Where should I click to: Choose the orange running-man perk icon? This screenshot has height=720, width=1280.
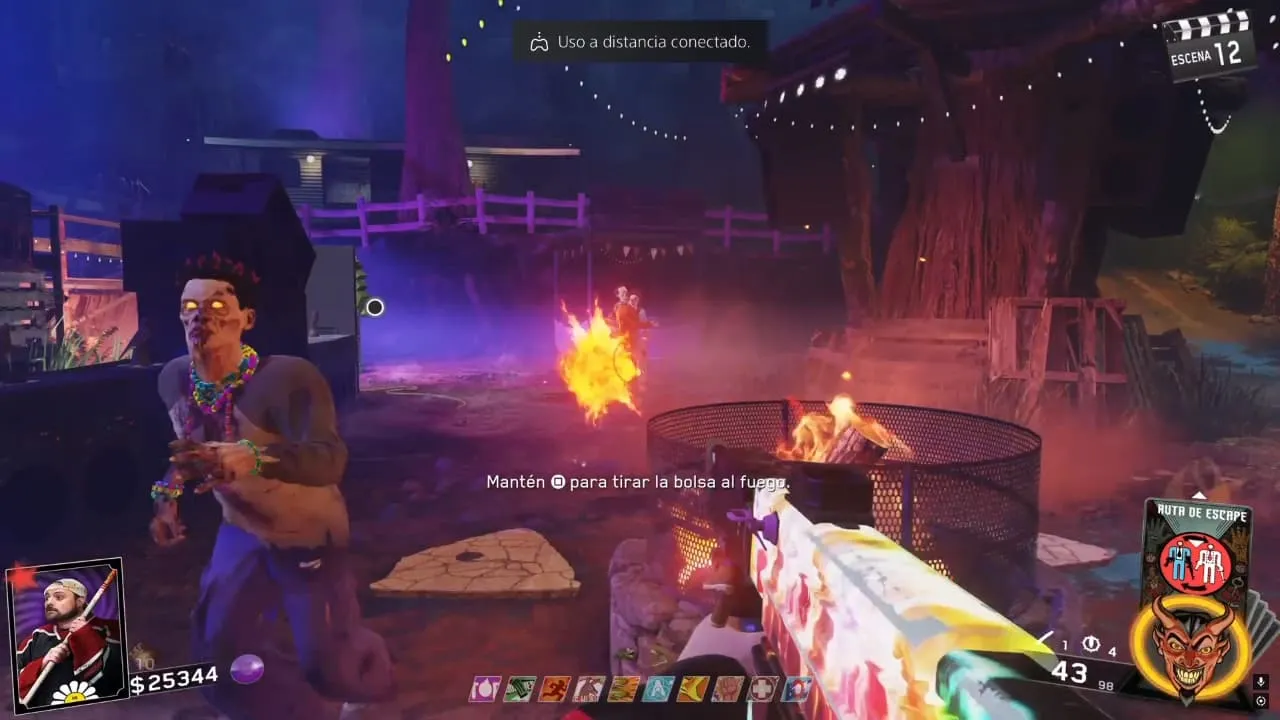(554, 689)
